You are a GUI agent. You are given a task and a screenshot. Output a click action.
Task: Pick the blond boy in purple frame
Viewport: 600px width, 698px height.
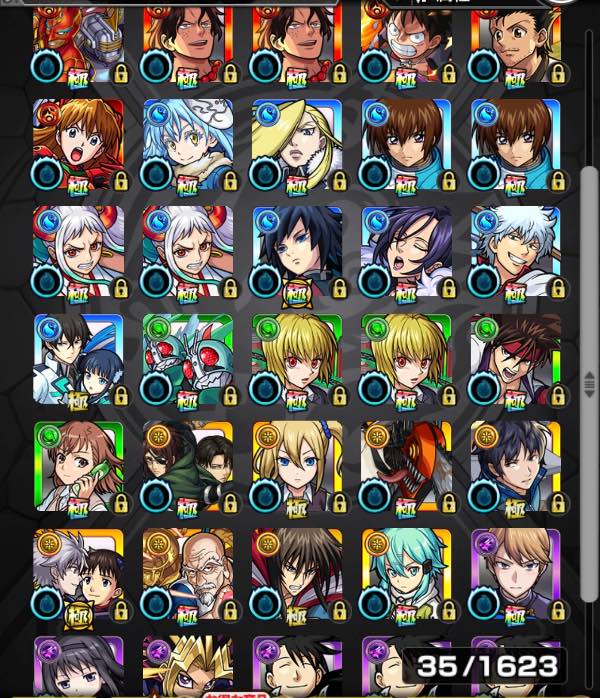(515, 574)
